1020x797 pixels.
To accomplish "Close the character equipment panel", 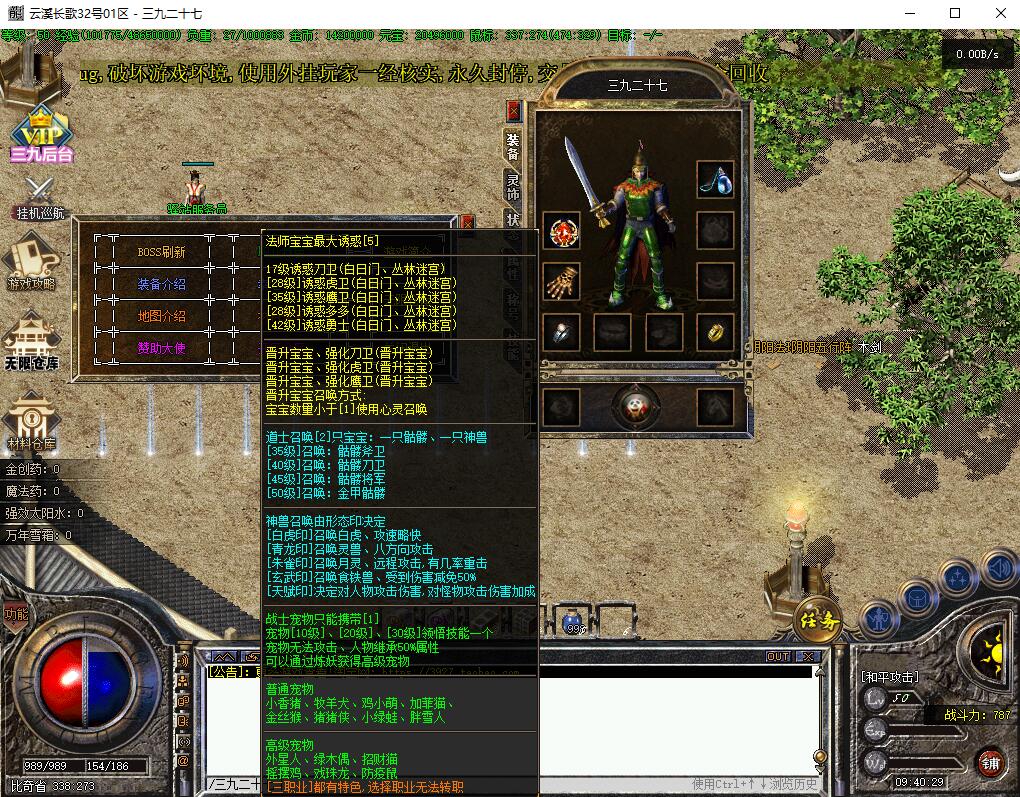I will click(x=514, y=110).
